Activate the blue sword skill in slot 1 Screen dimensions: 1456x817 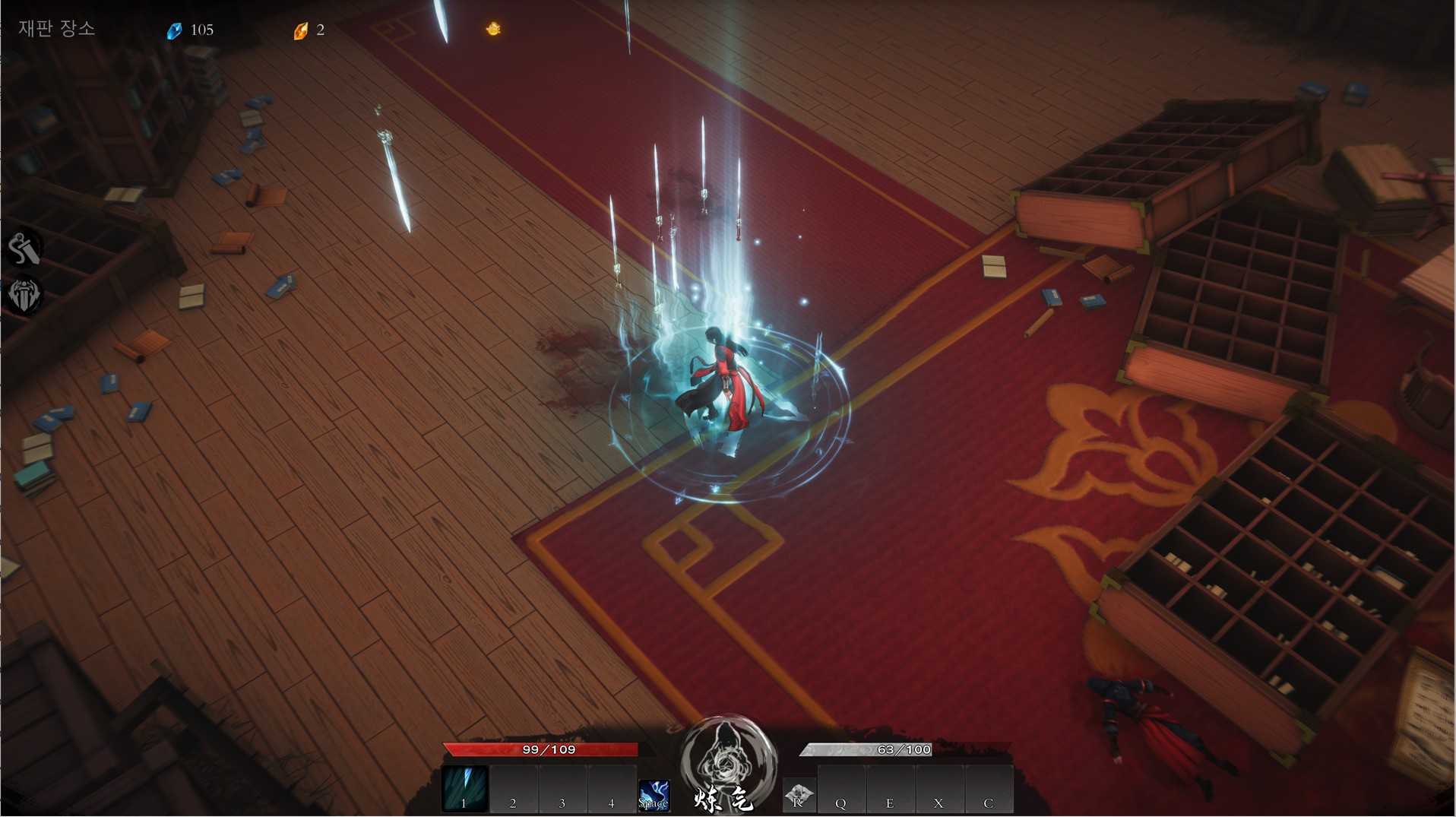[464, 788]
